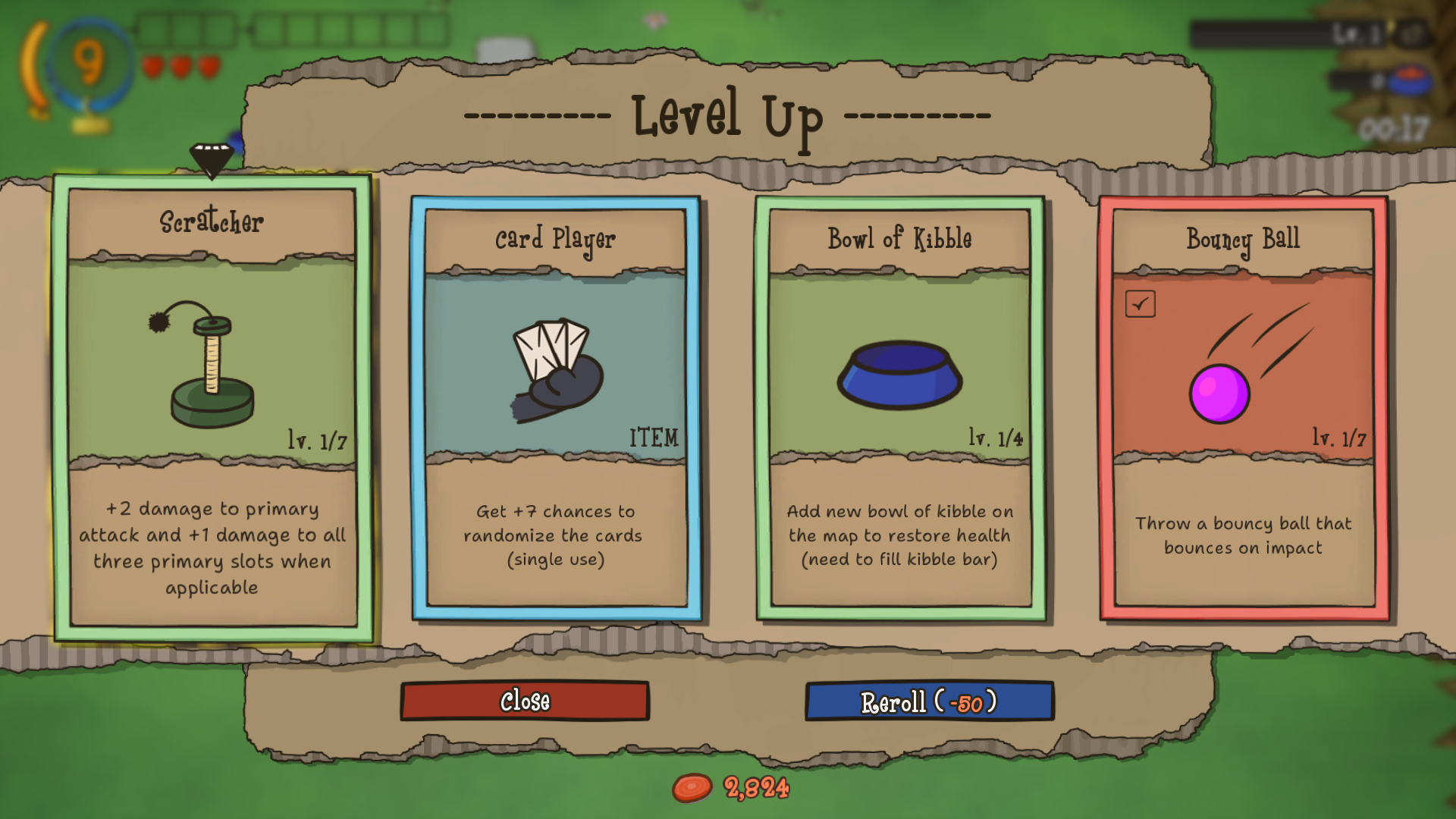
Task: Reroll the cards for 50
Action: click(929, 702)
